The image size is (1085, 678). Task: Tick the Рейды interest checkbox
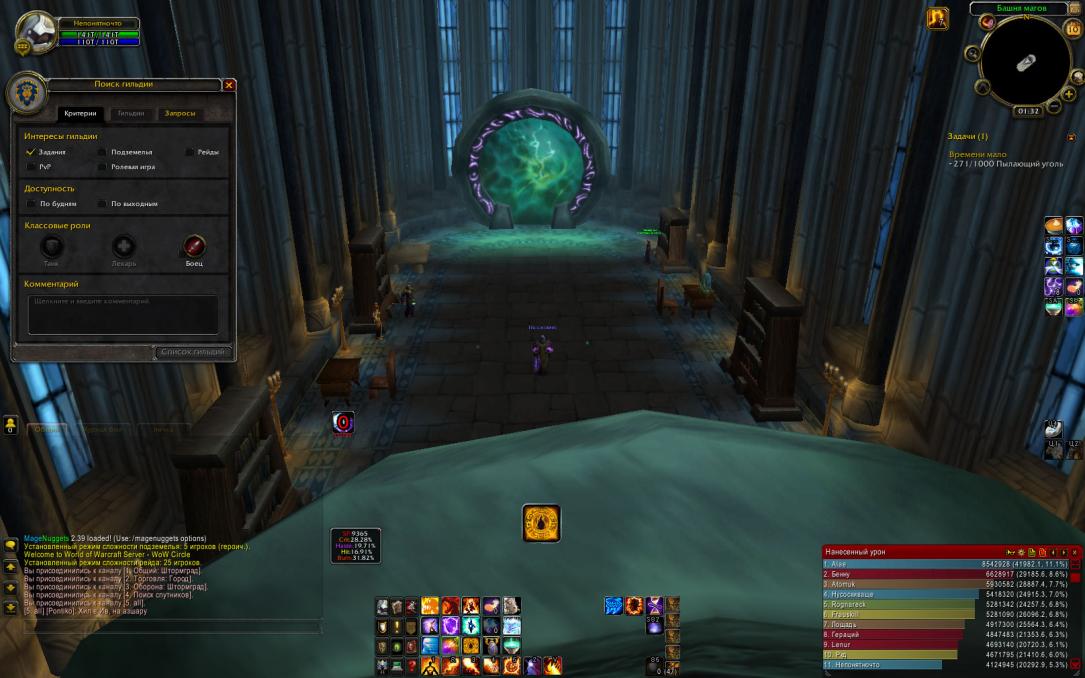point(189,152)
